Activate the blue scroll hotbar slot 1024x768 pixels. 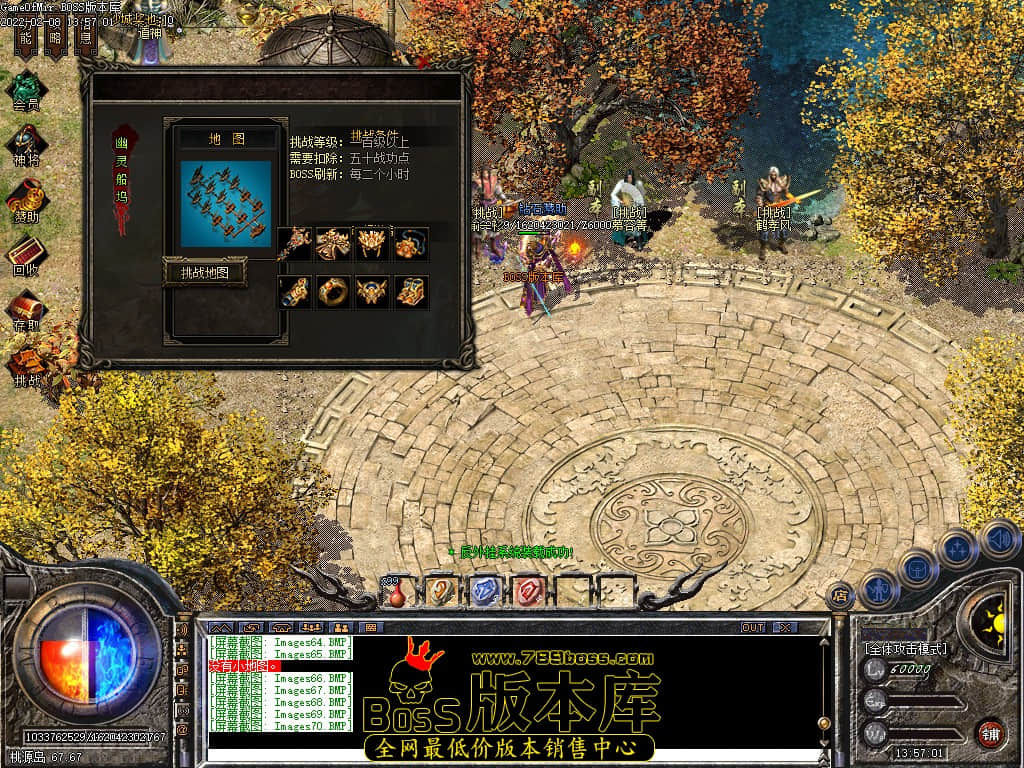tap(484, 591)
